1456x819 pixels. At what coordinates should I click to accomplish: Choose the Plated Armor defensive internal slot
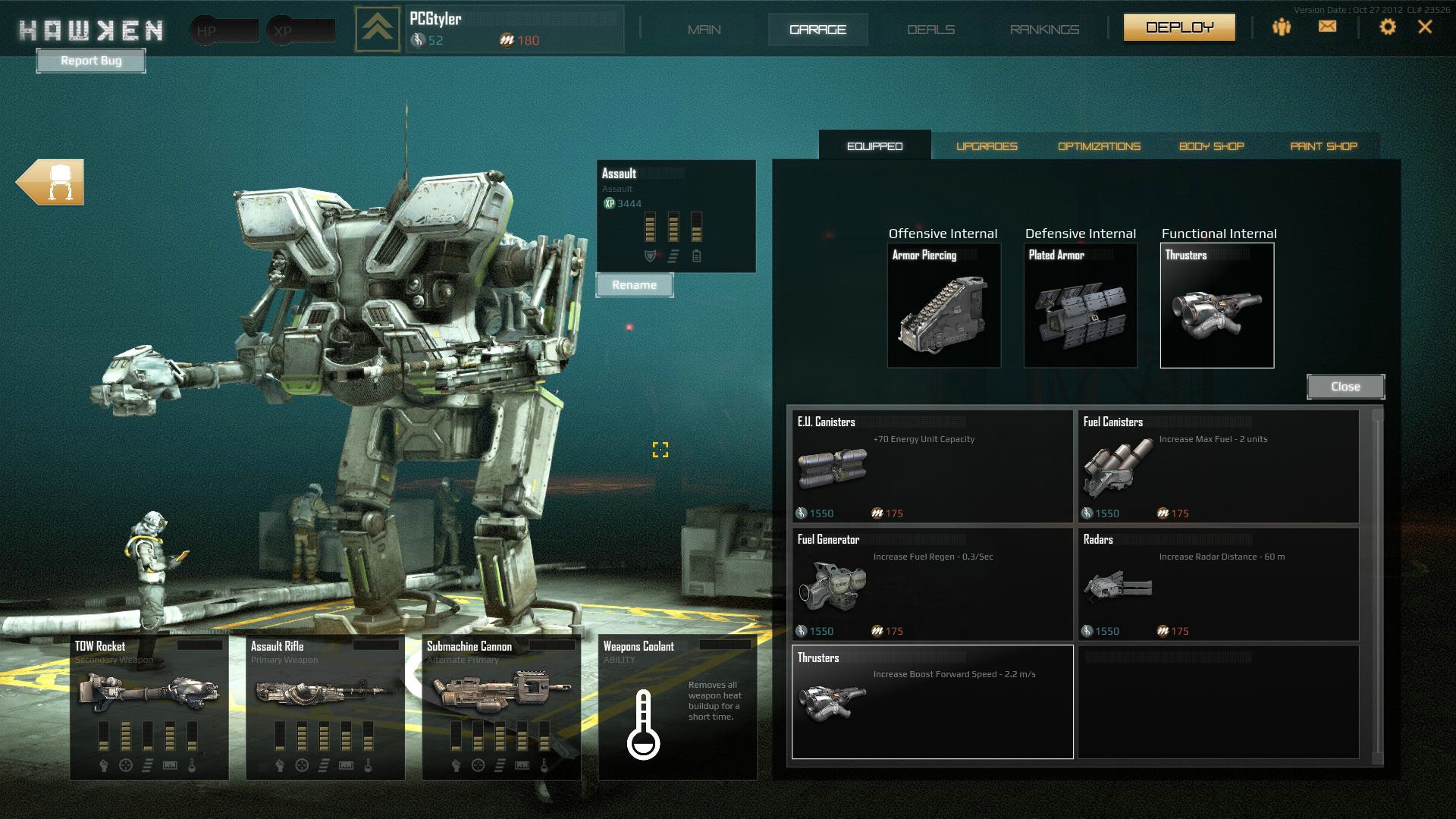1080,306
